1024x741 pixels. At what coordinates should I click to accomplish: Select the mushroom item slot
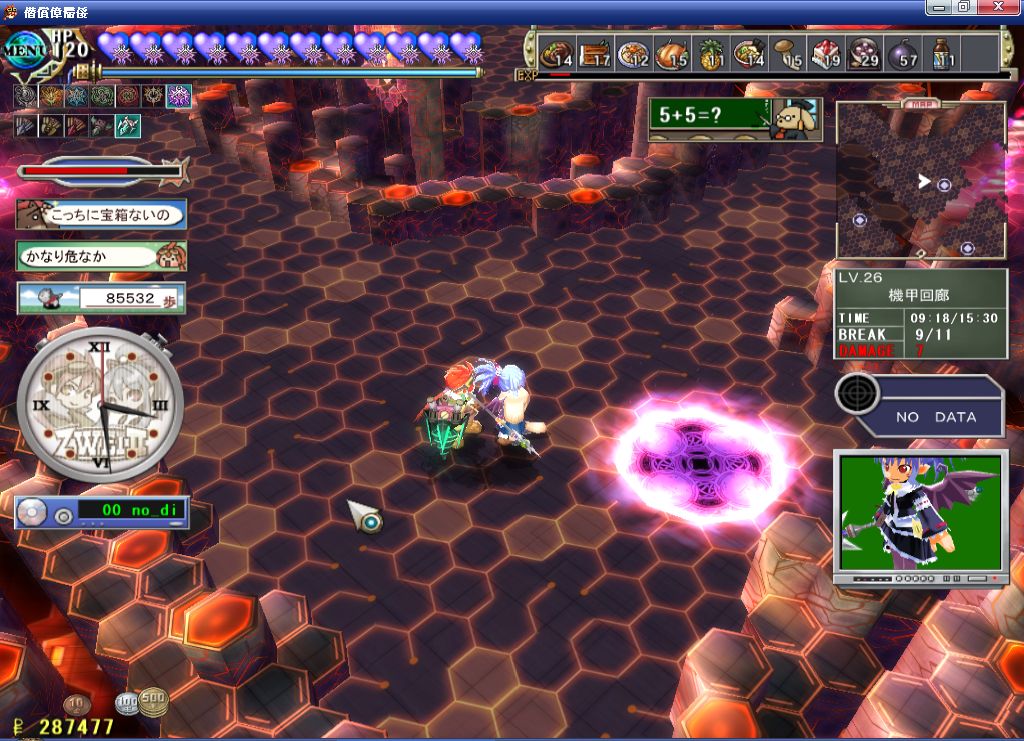789,52
